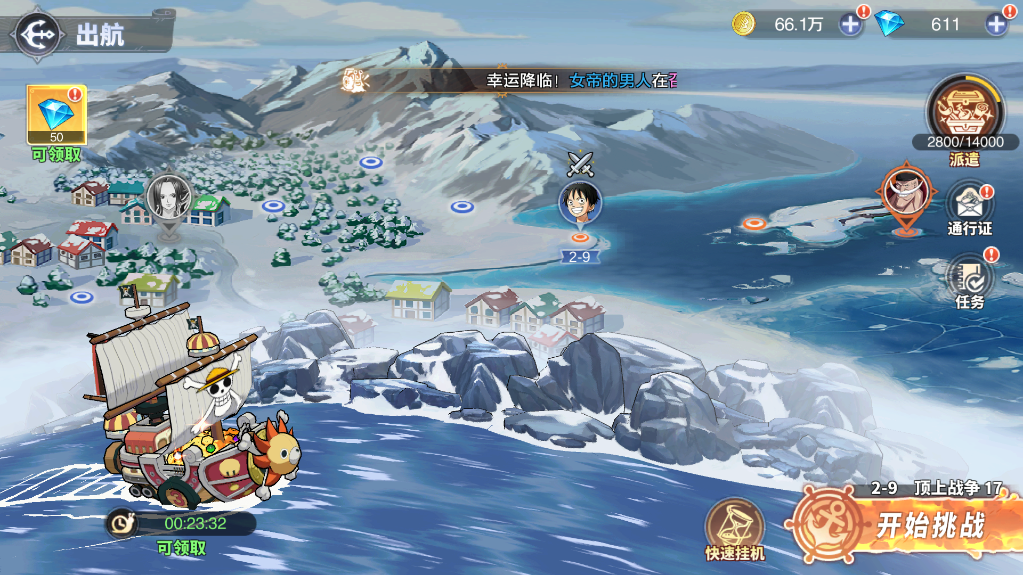Go back using the 出航 anchor button
1023x575 pixels.
click(36, 34)
